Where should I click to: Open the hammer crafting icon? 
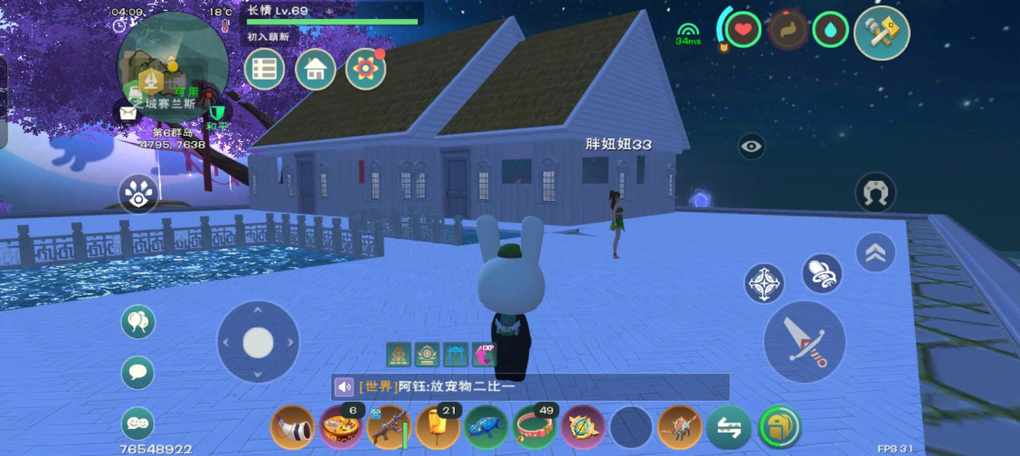point(881,33)
